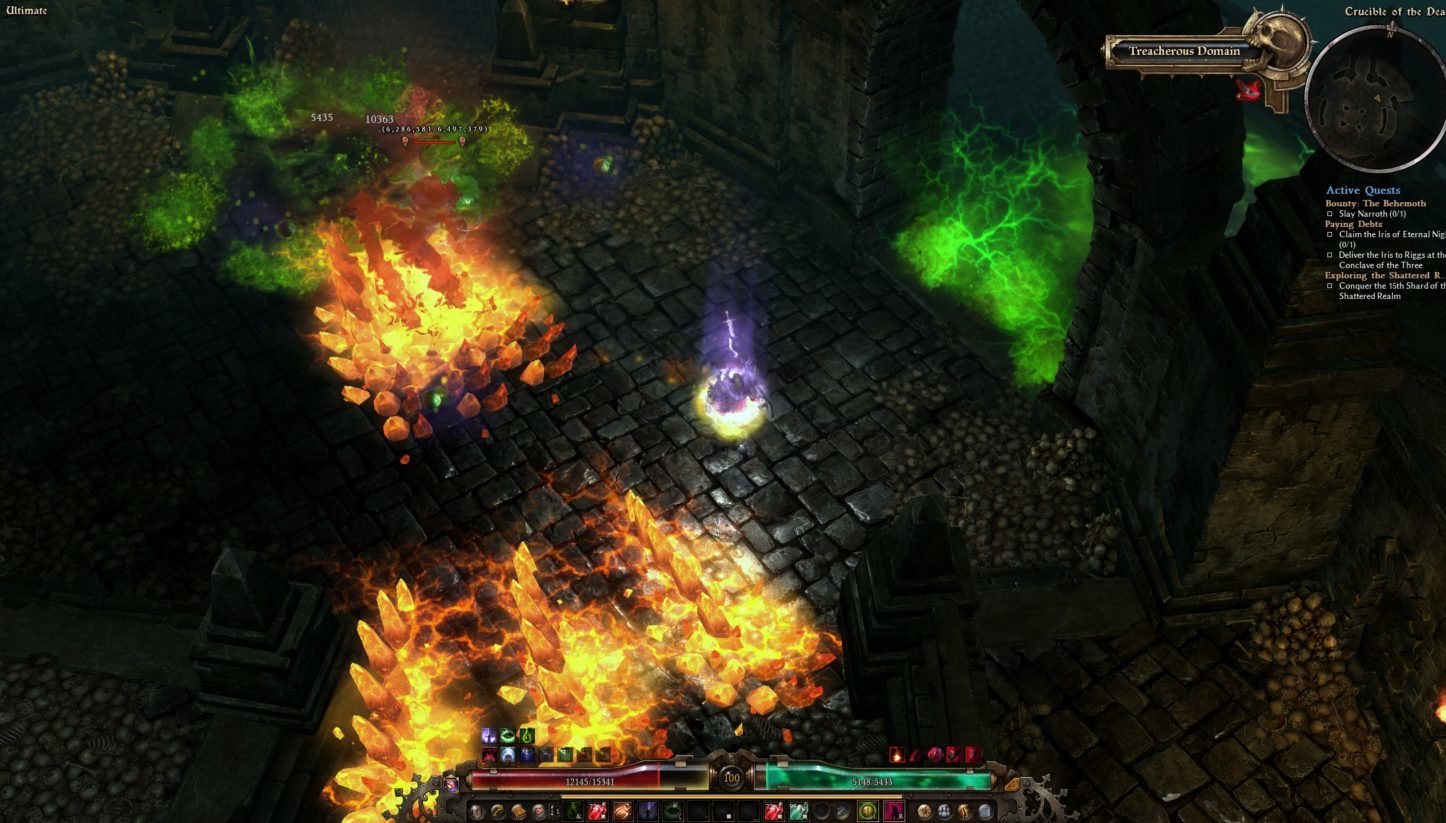
Task: Activate the green swirl skill slot
Action: pyautogui.click(x=672, y=811)
